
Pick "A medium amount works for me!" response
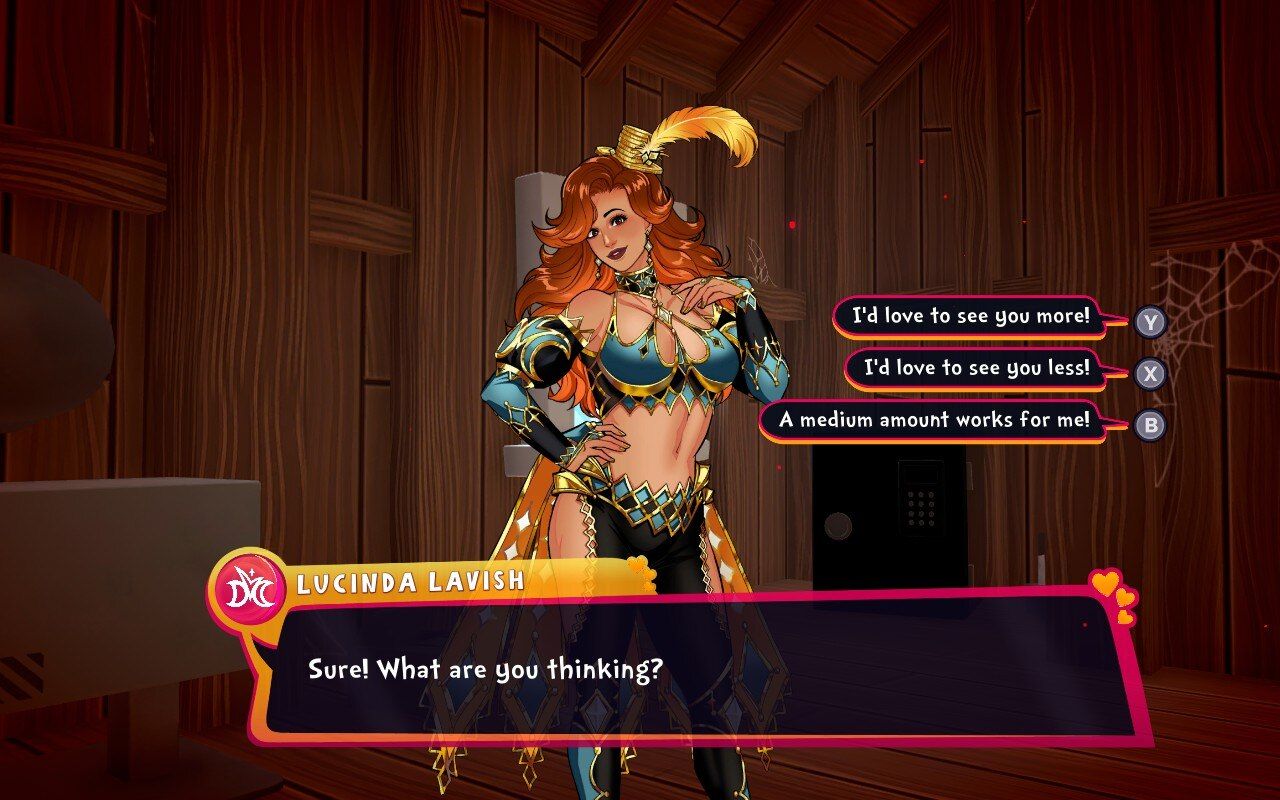pyautogui.click(x=934, y=421)
